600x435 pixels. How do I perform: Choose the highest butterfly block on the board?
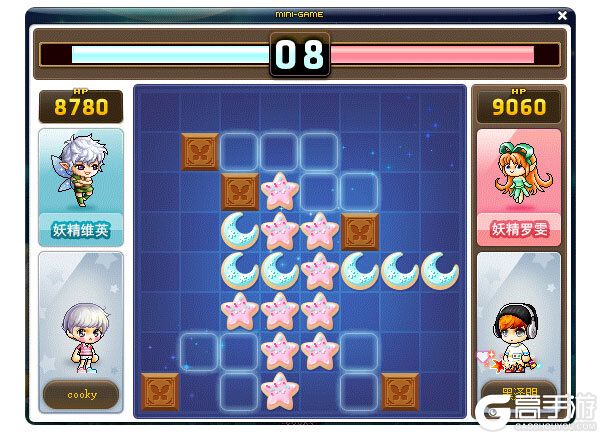point(199,150)
